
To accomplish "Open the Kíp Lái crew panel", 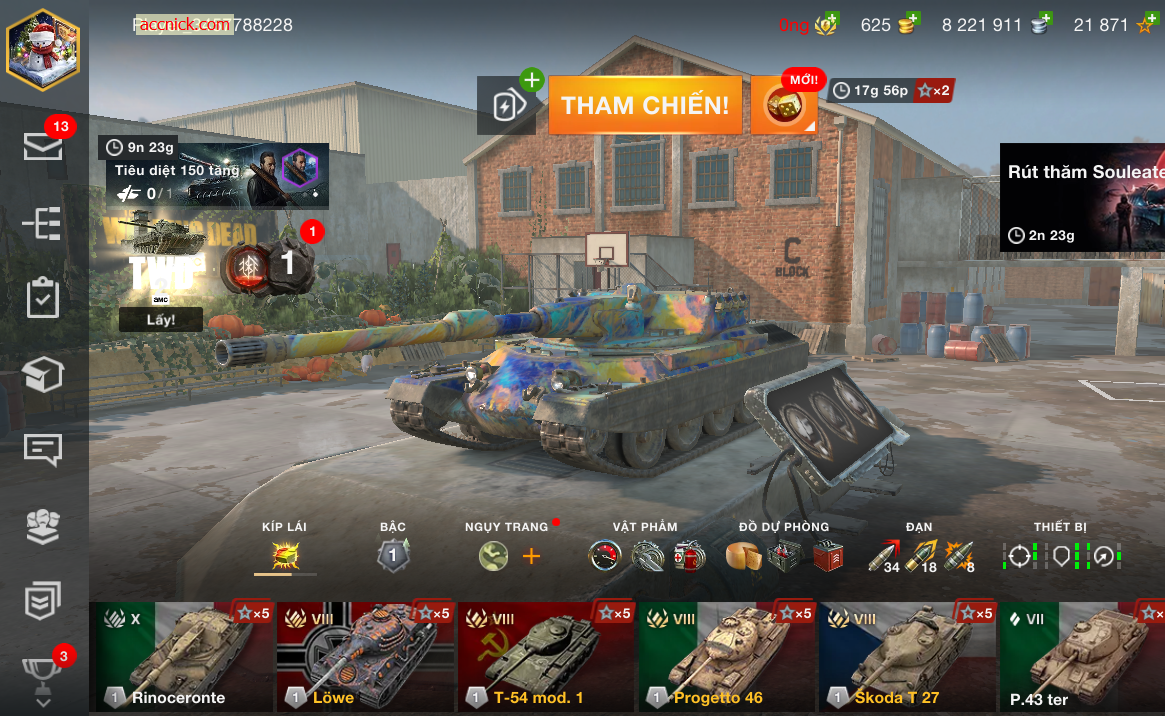I will coord(286,555).
